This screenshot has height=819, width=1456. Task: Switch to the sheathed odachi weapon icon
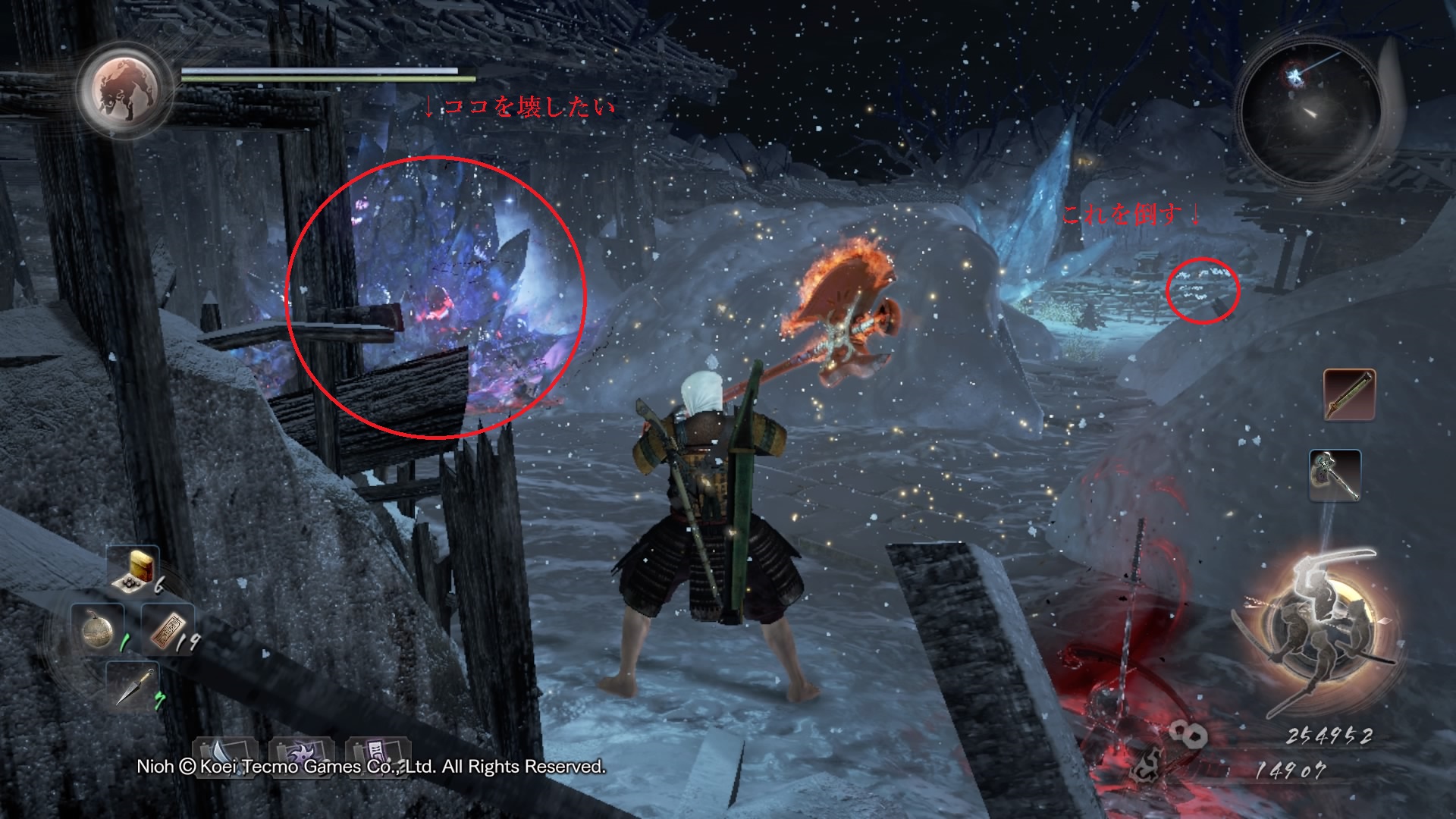tap(1349, 394)
